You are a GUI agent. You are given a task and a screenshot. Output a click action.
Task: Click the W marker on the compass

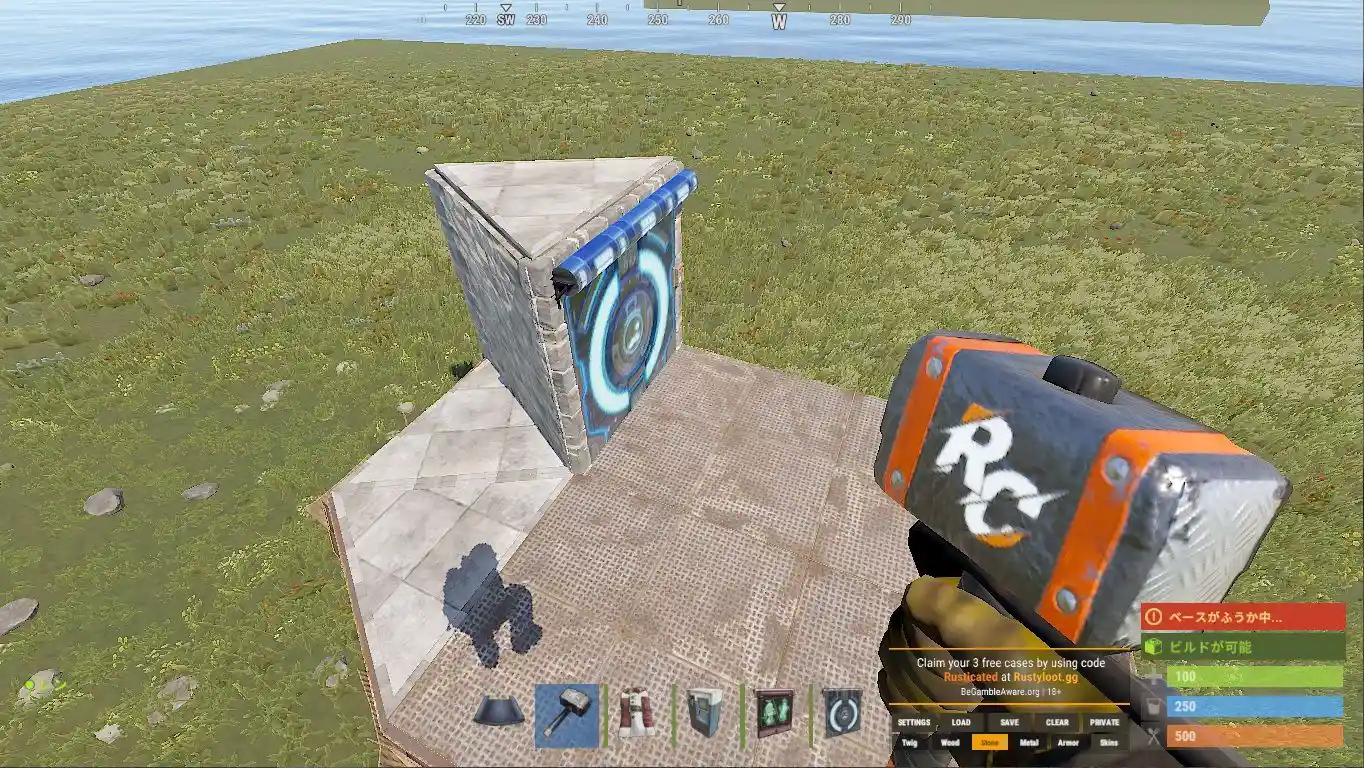pyautogui.click(x=777, y=18)
